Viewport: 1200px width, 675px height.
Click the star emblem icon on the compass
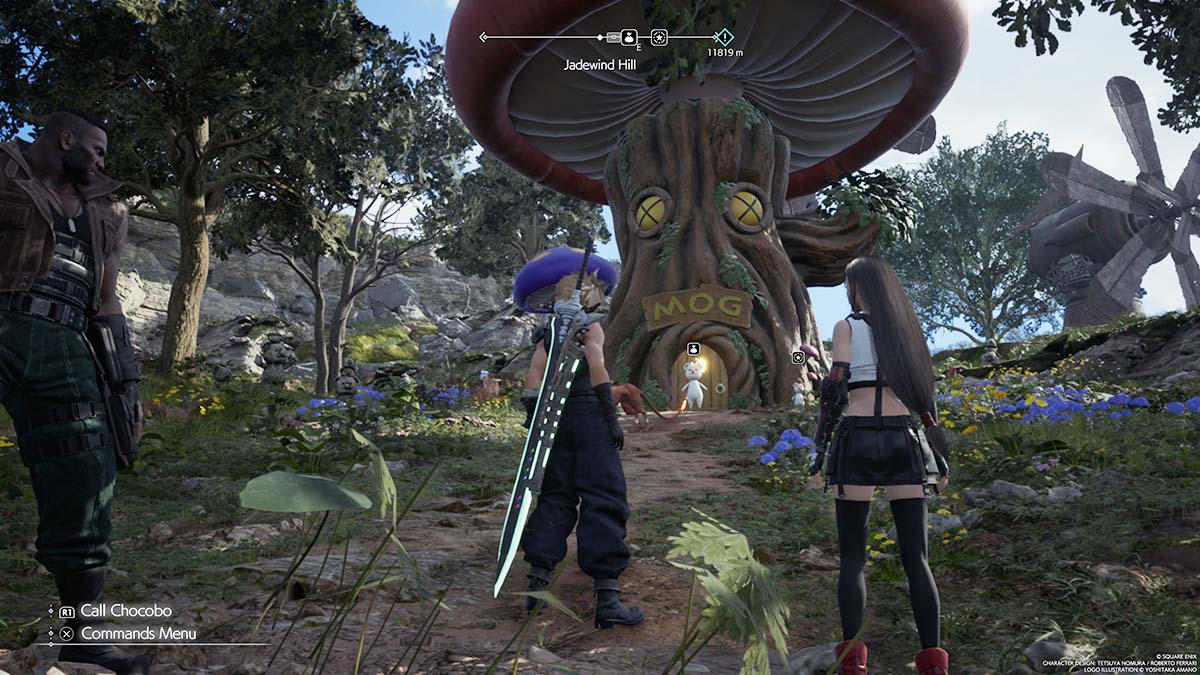point(659,37)
